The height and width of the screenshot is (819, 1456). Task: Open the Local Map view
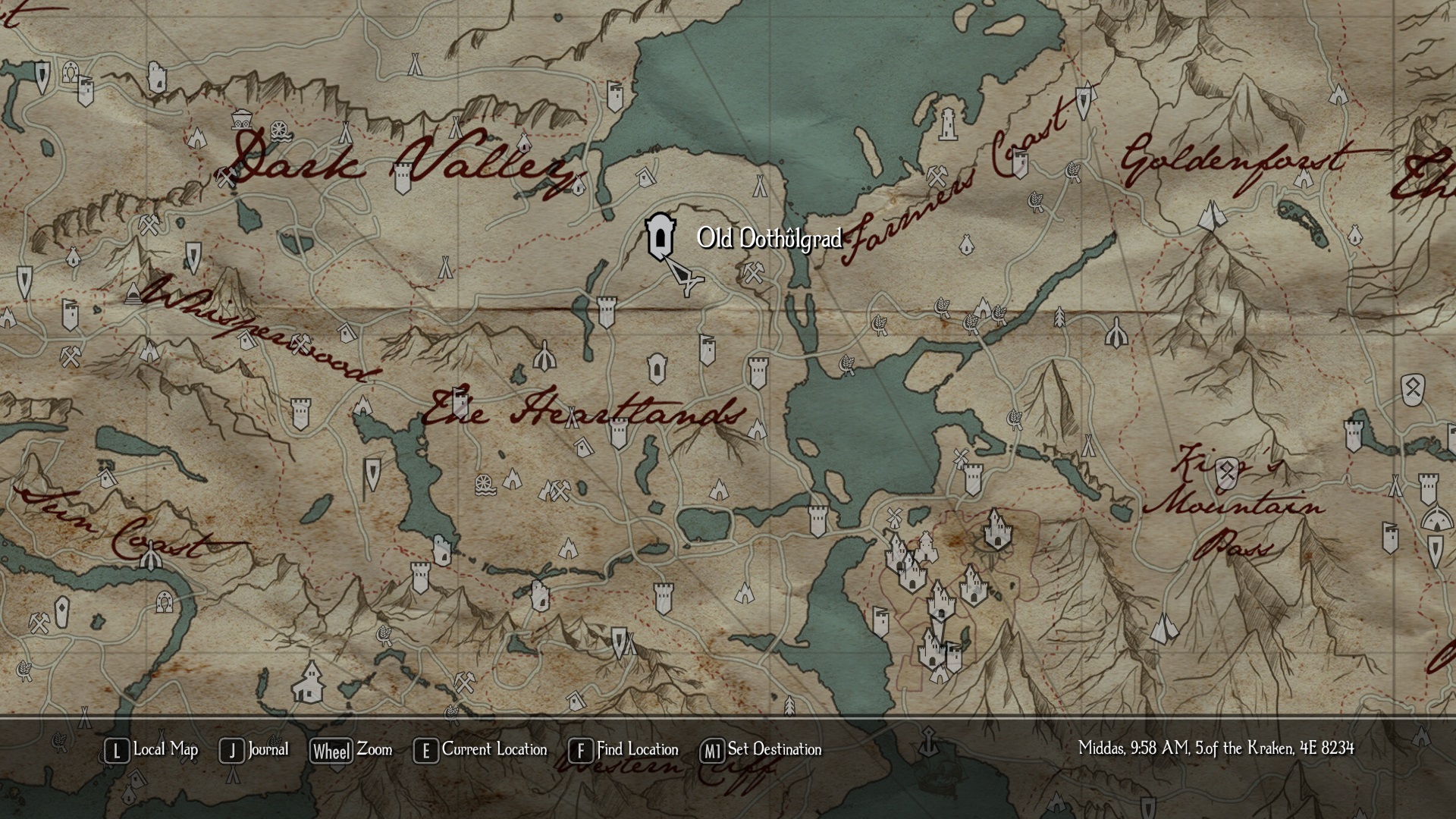click(151, 750)
